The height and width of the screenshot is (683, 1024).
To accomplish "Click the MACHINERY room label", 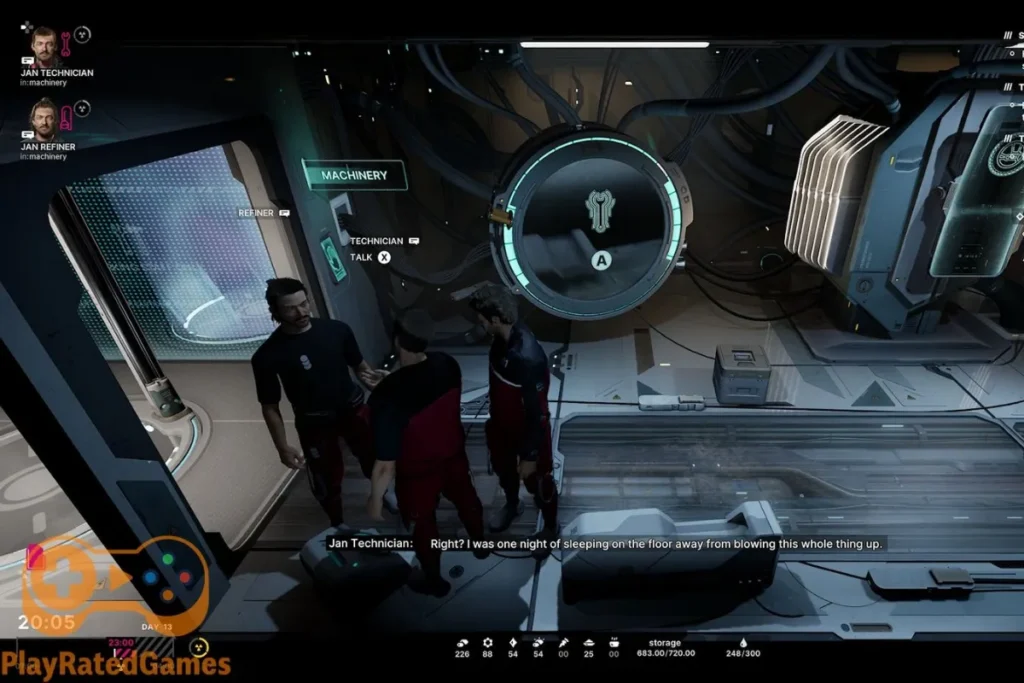I will point(354,175).
